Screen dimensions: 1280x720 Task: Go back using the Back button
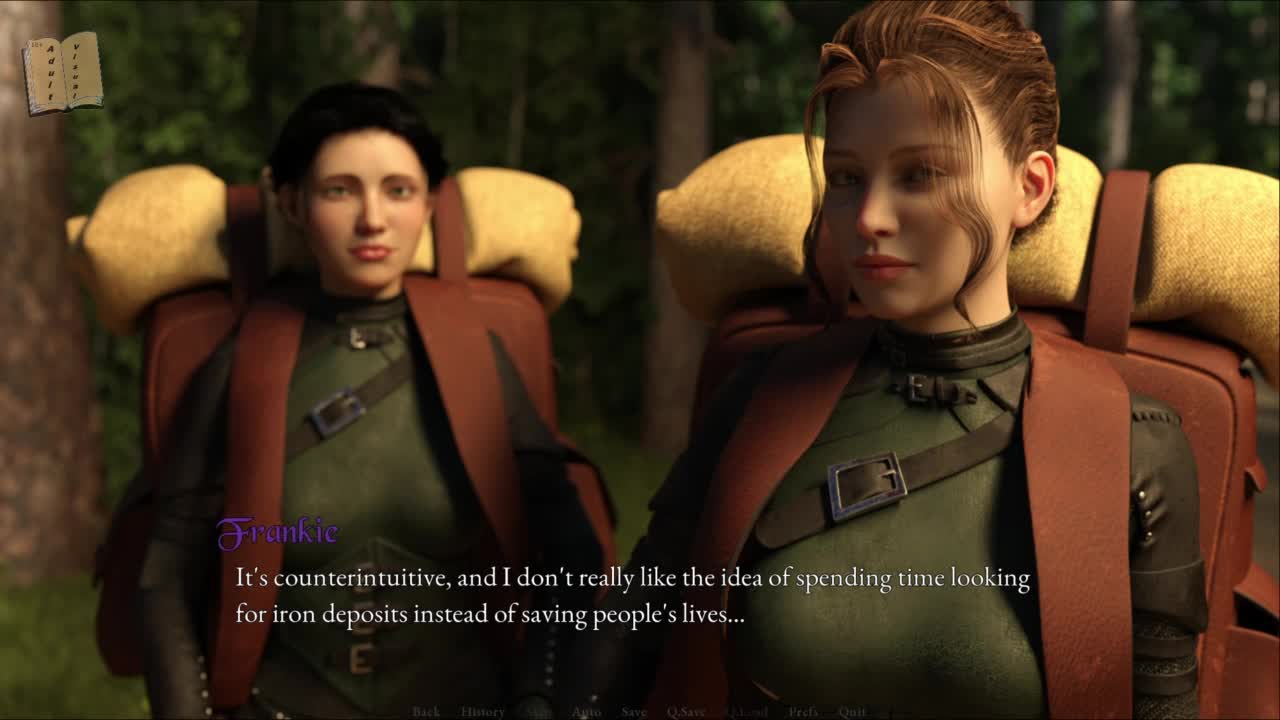click(x=426, y=712)
